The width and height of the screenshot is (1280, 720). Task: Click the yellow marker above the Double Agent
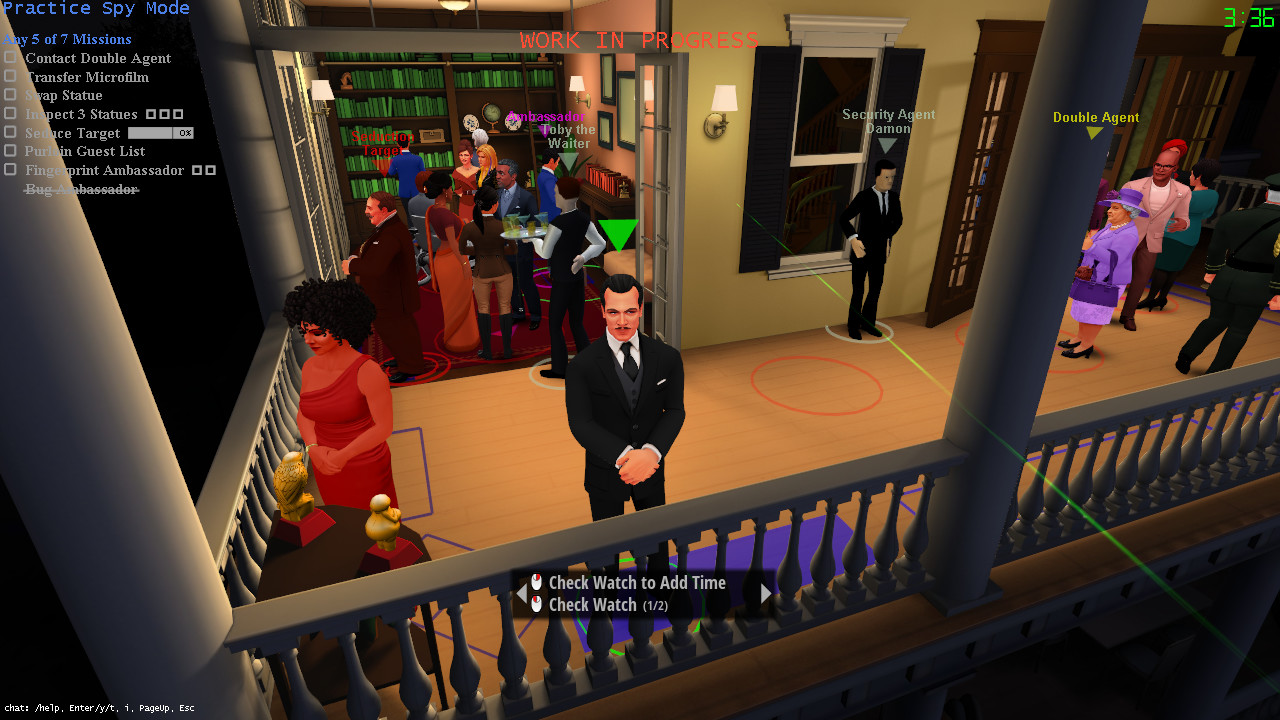click(1094, 130)
